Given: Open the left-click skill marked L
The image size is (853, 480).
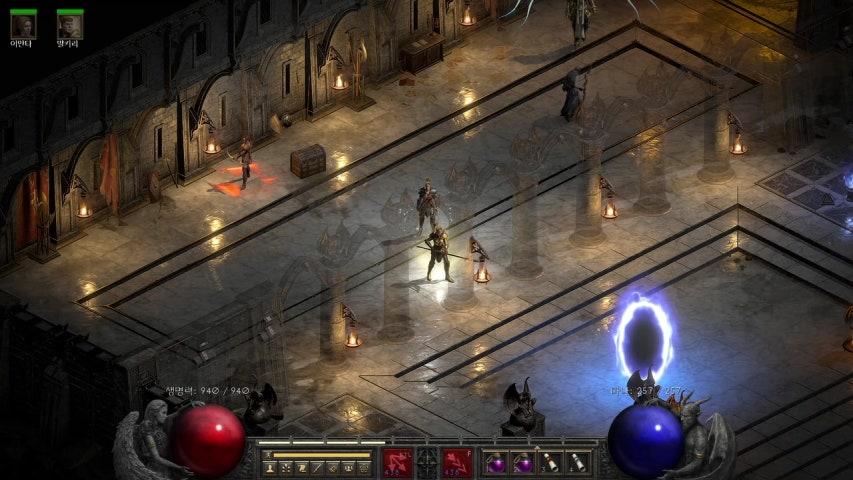Looking at the screenshot, I should tap(397, 463).
